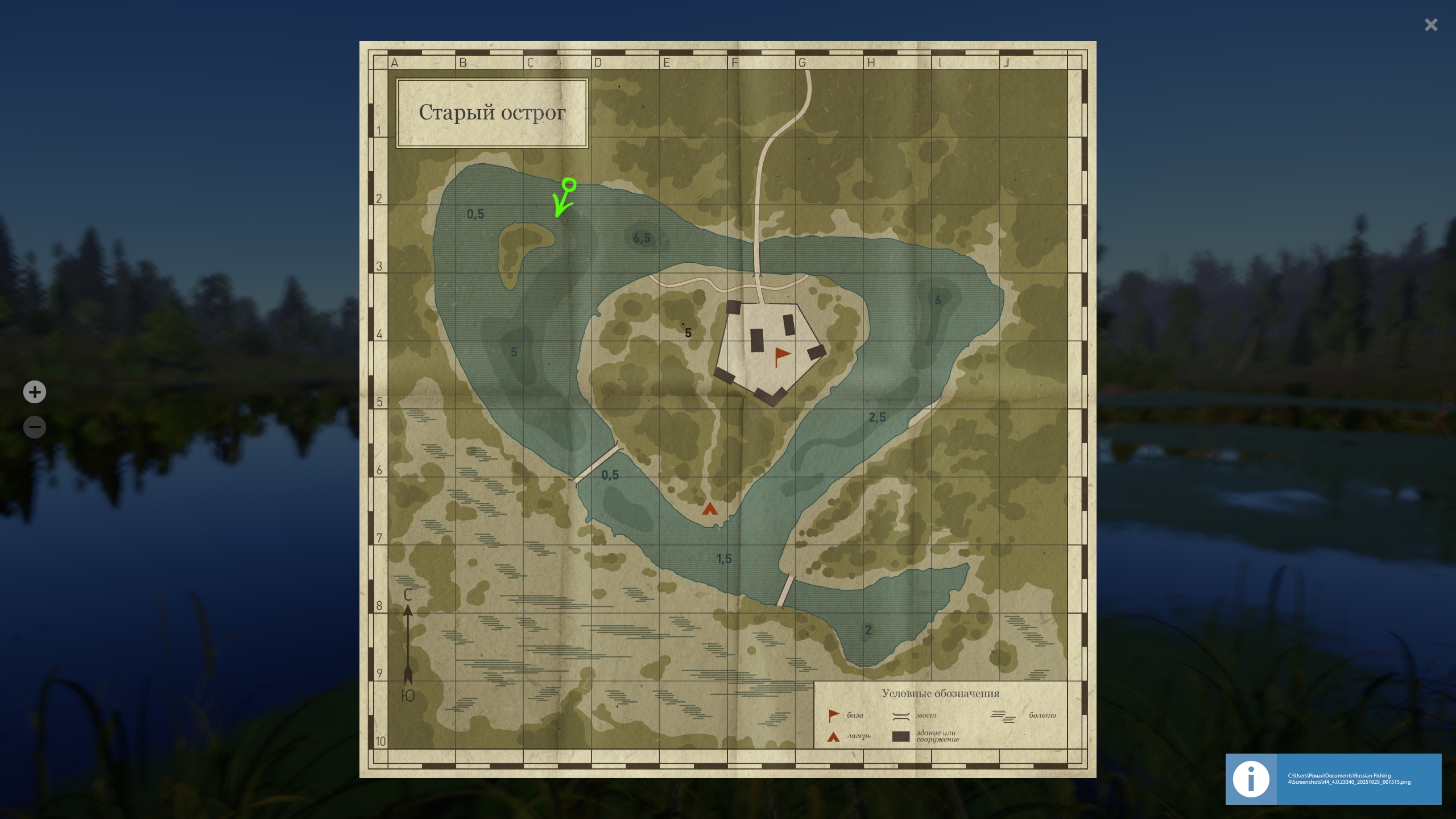This screenshot has width=1456, height=819.
Task: Select the red base flag marker
Action: 782,357
